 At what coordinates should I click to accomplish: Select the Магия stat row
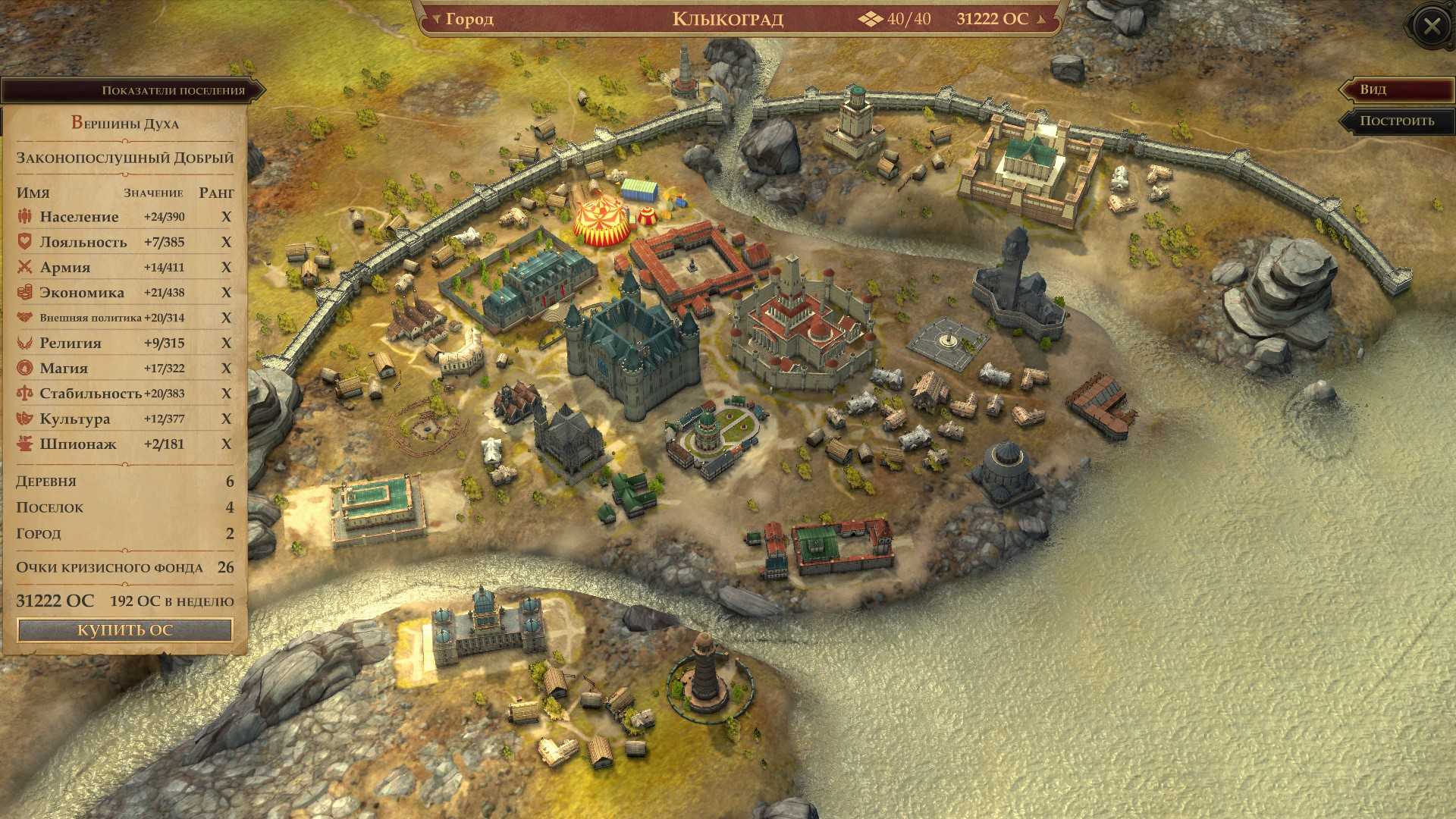point(125,369)
